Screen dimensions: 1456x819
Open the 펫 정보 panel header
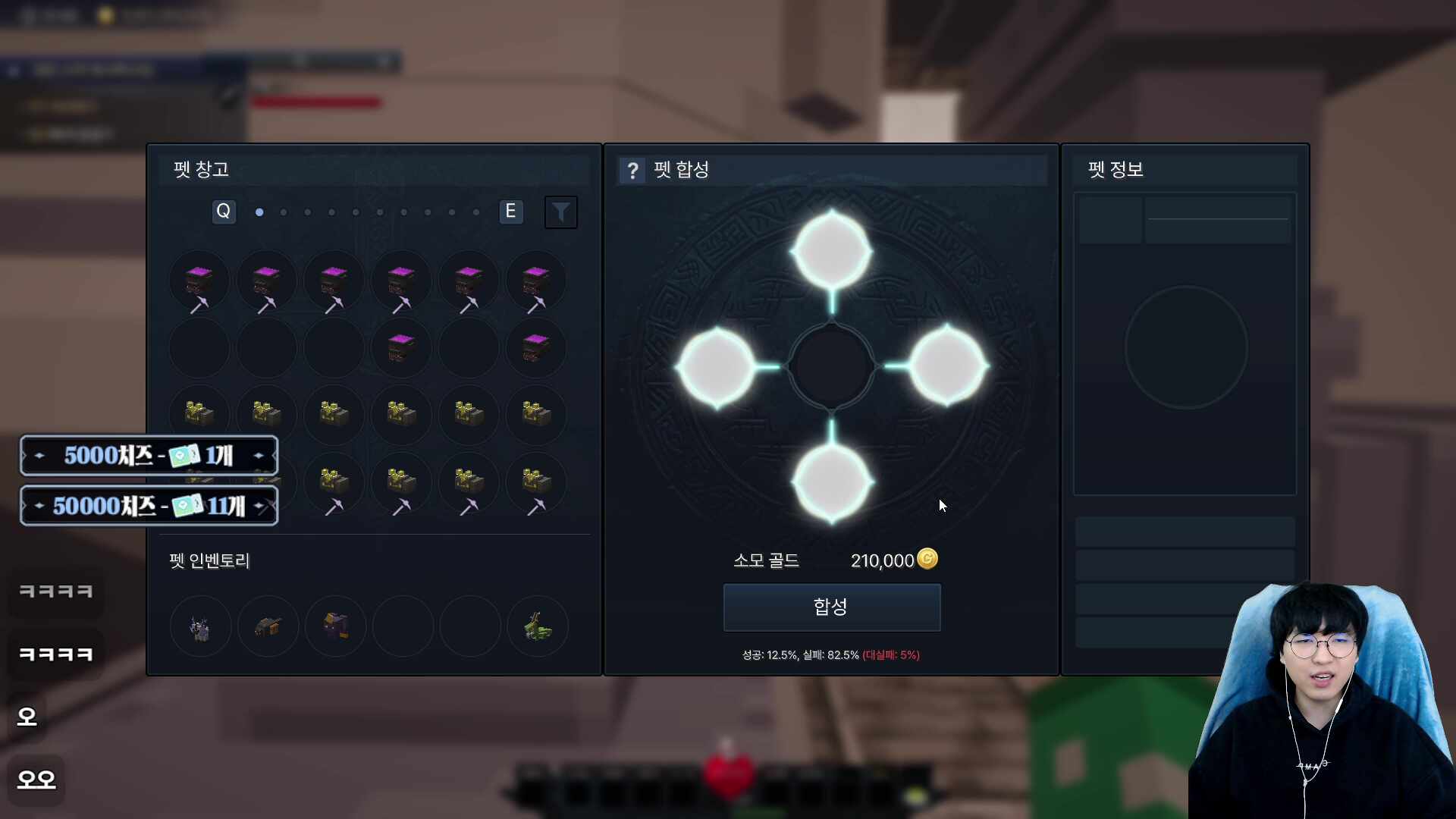coord(1114,170)
